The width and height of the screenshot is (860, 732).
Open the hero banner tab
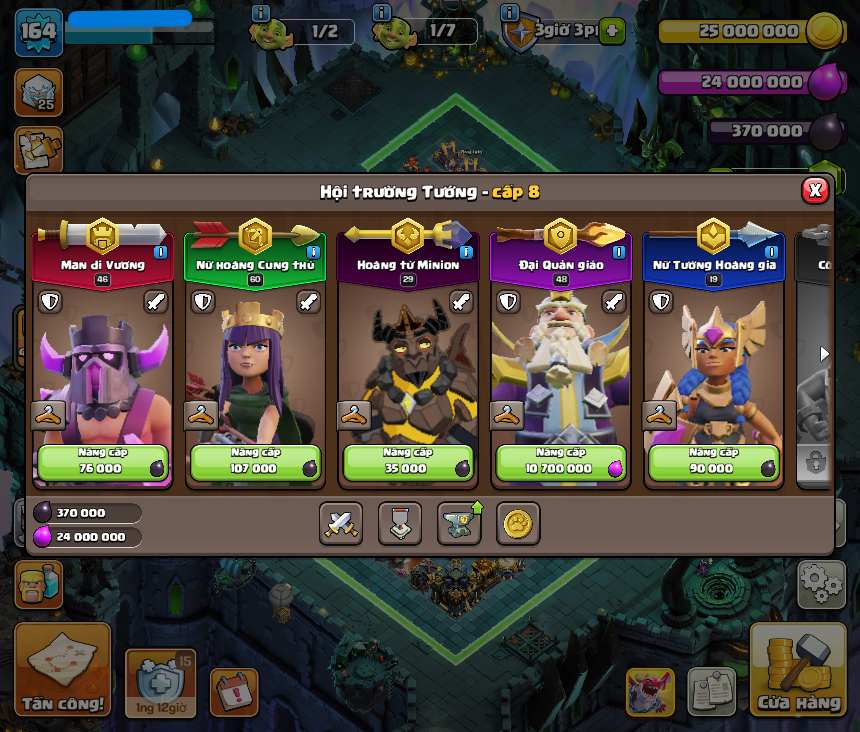[x=400, y=523]
